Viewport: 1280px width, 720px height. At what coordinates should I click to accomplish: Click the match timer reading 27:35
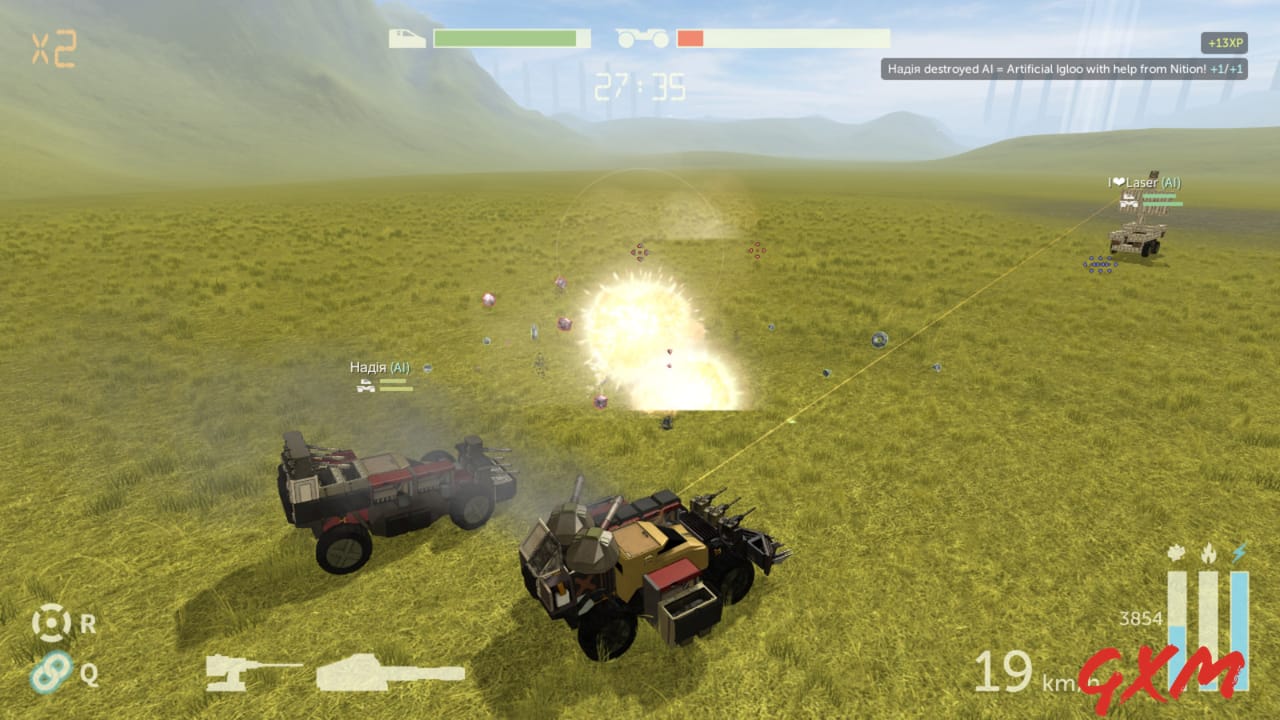click(x=640, y=85)
